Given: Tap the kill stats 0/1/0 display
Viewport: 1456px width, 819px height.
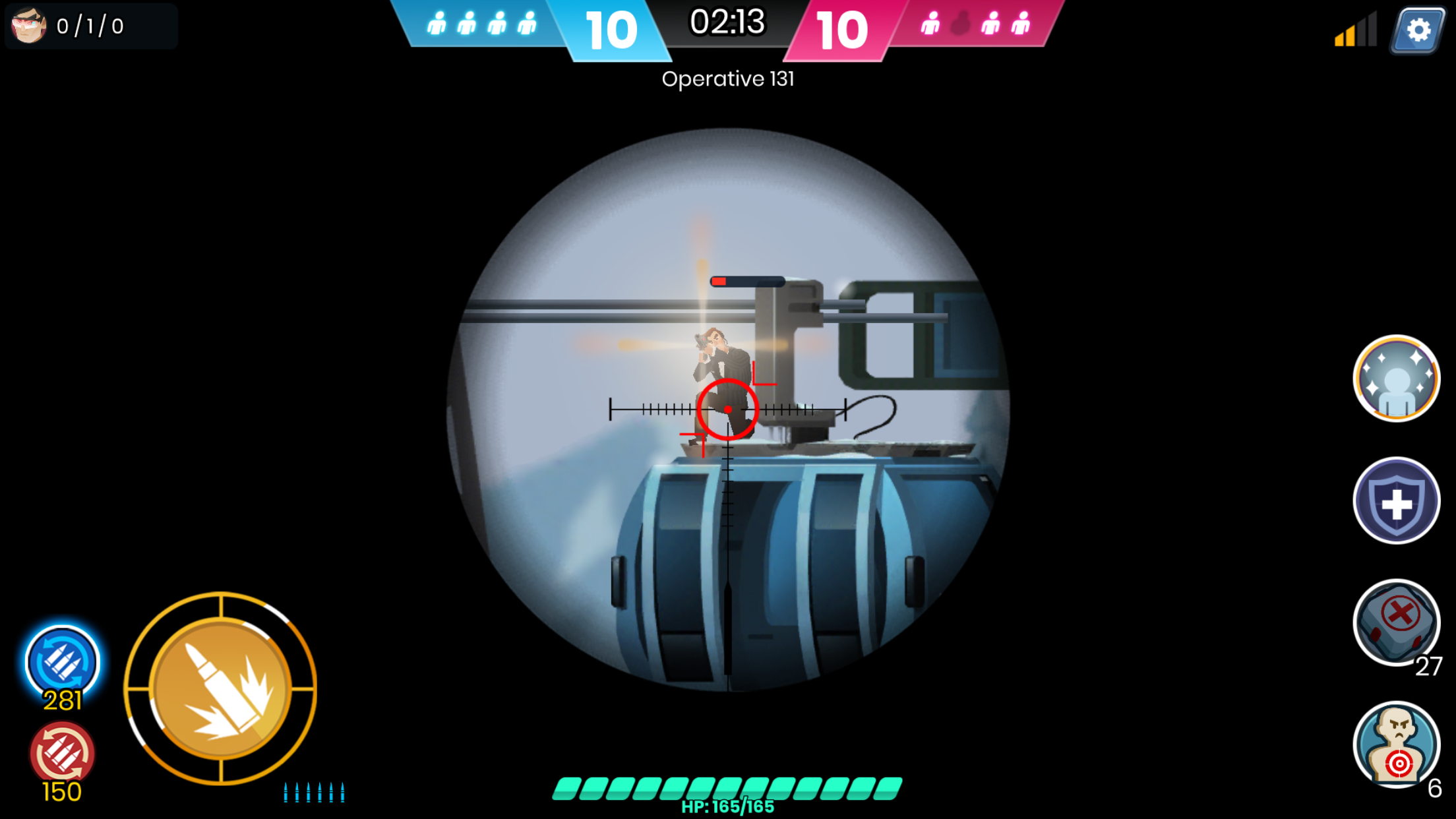Looking at the screenshot, I should point(91,27).
